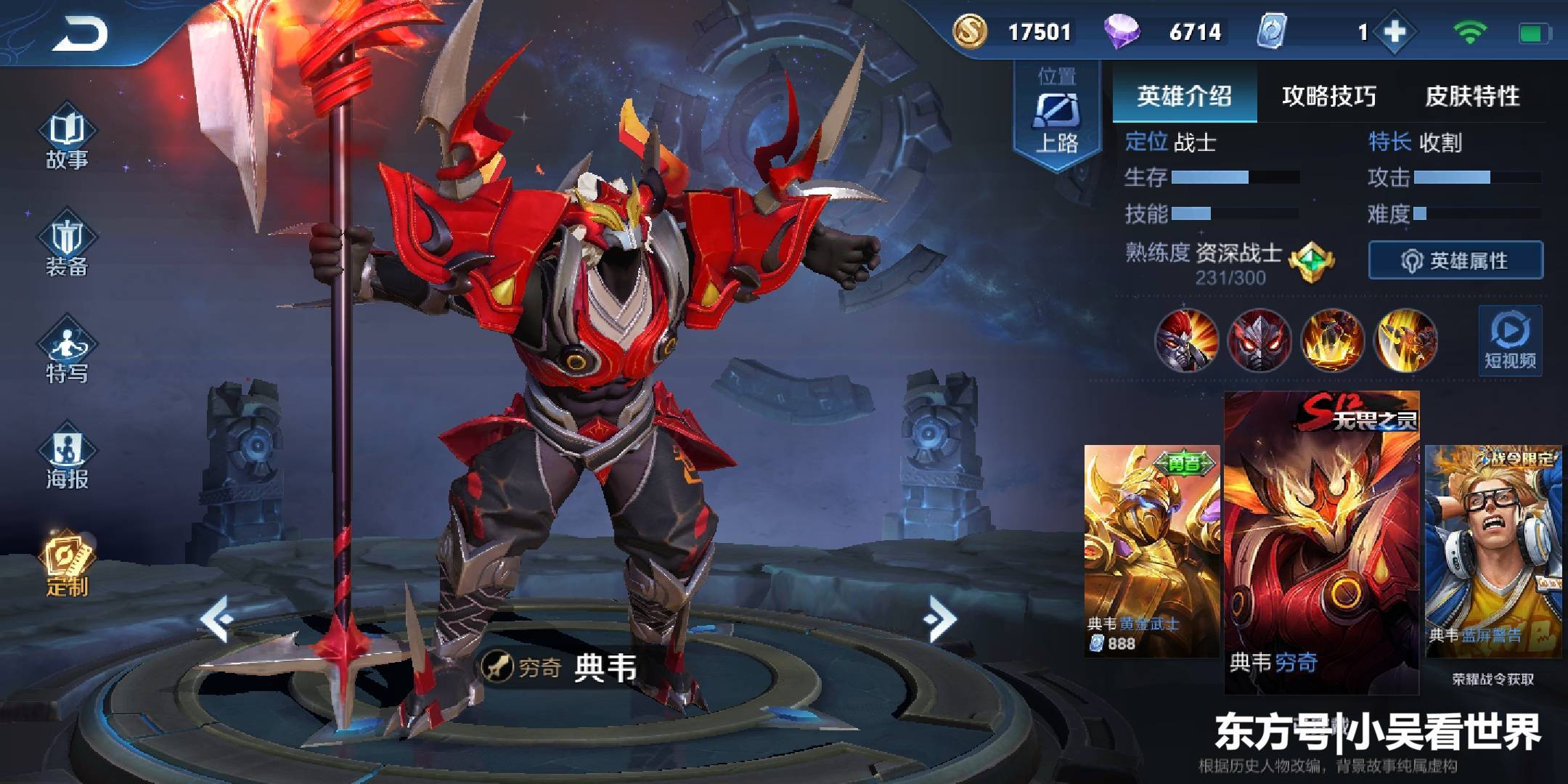Show the previous hero with left arrow
The height and width of the screenshot is (784, 1568).
216,618
